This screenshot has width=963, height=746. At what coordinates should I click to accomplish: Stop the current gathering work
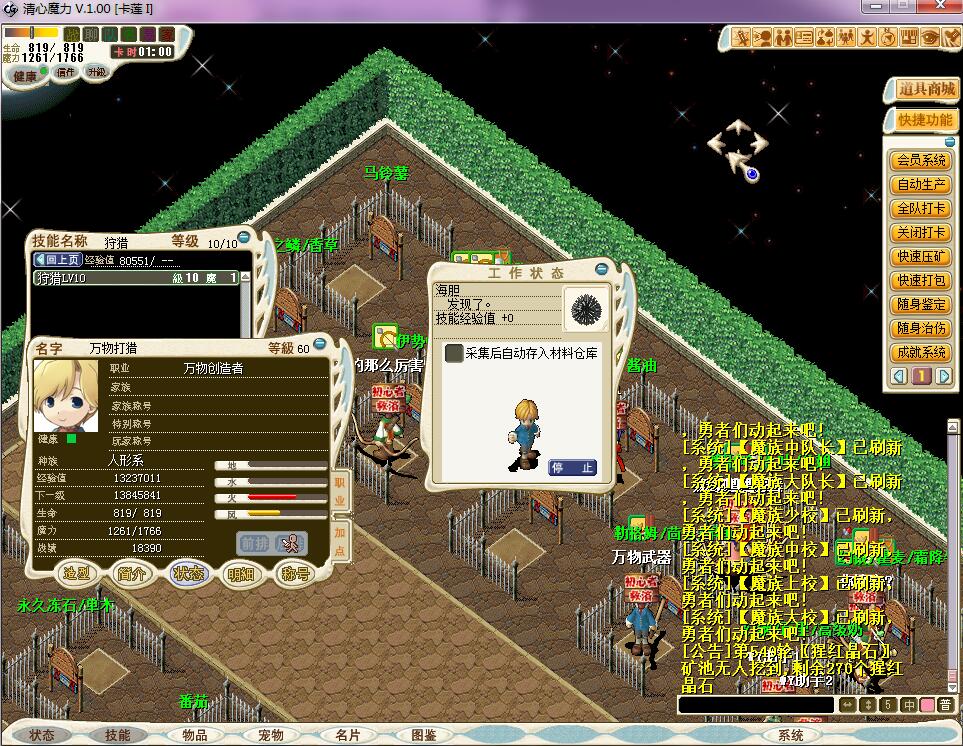click(x=572, y=467)
